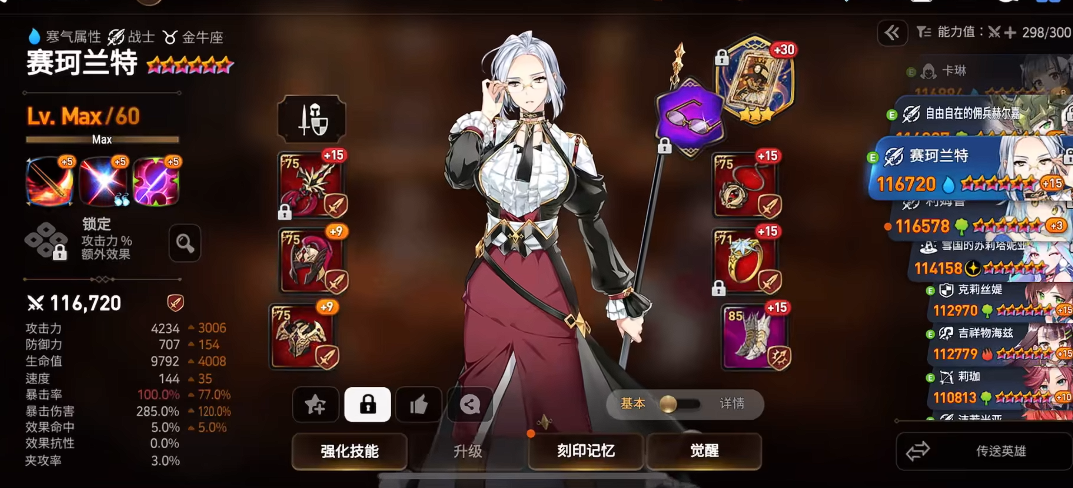Image resolution: width=1073 pixels, height=488 pixels.
Task: Tap the 传送英雄 transfer hero button
Action: (x=984, y=453)
